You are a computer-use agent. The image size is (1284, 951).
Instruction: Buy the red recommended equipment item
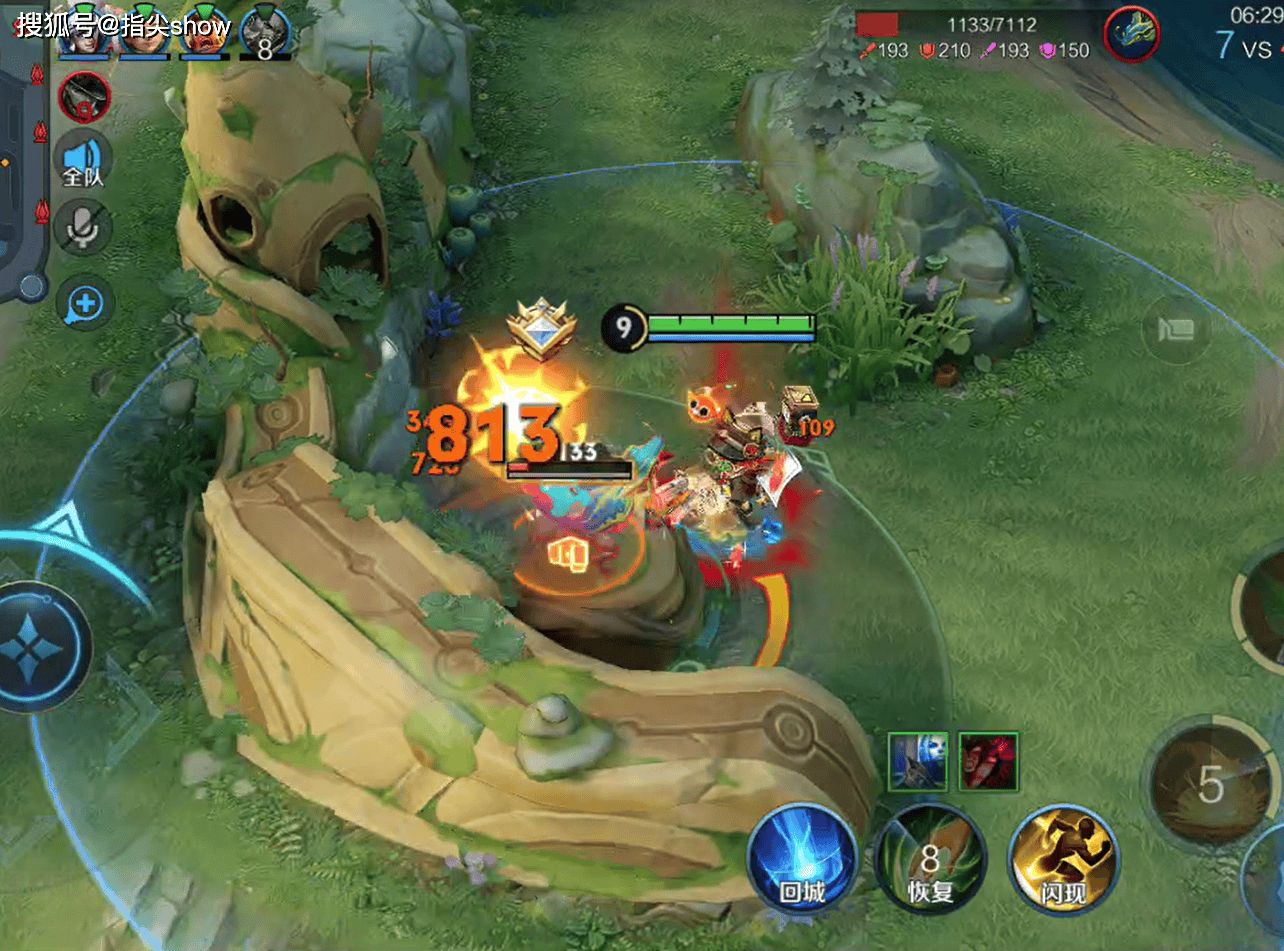pyautogui.click(x=988, y=760)
